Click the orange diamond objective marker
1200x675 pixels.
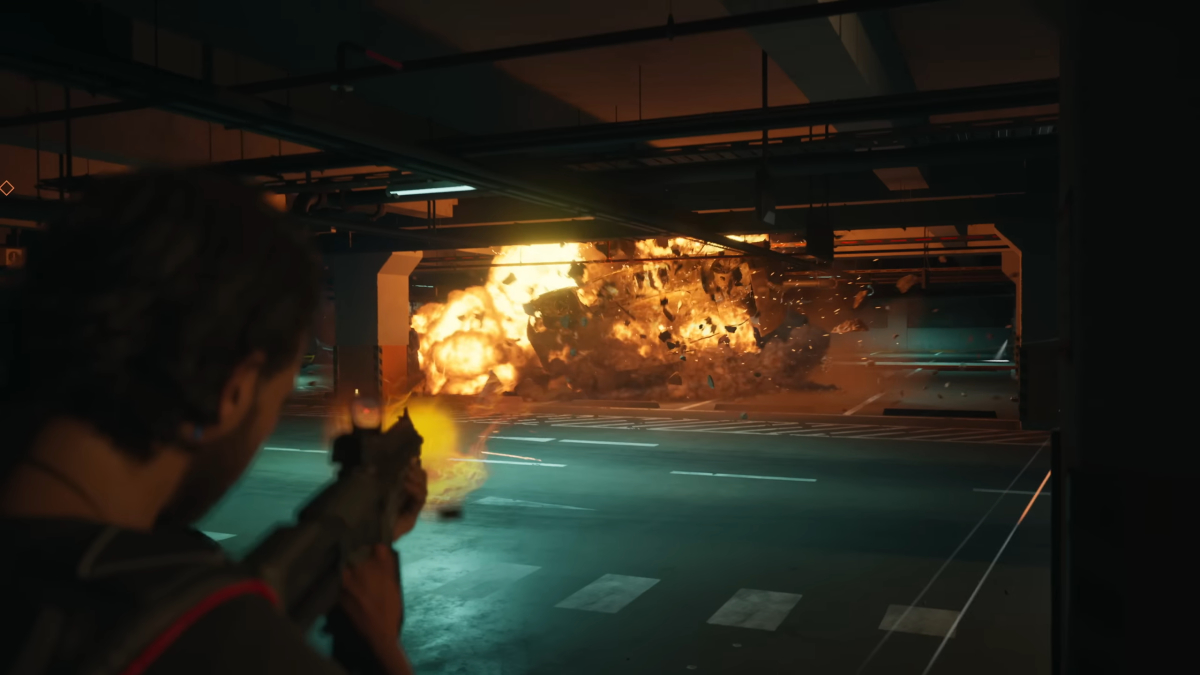click(6, 187)
